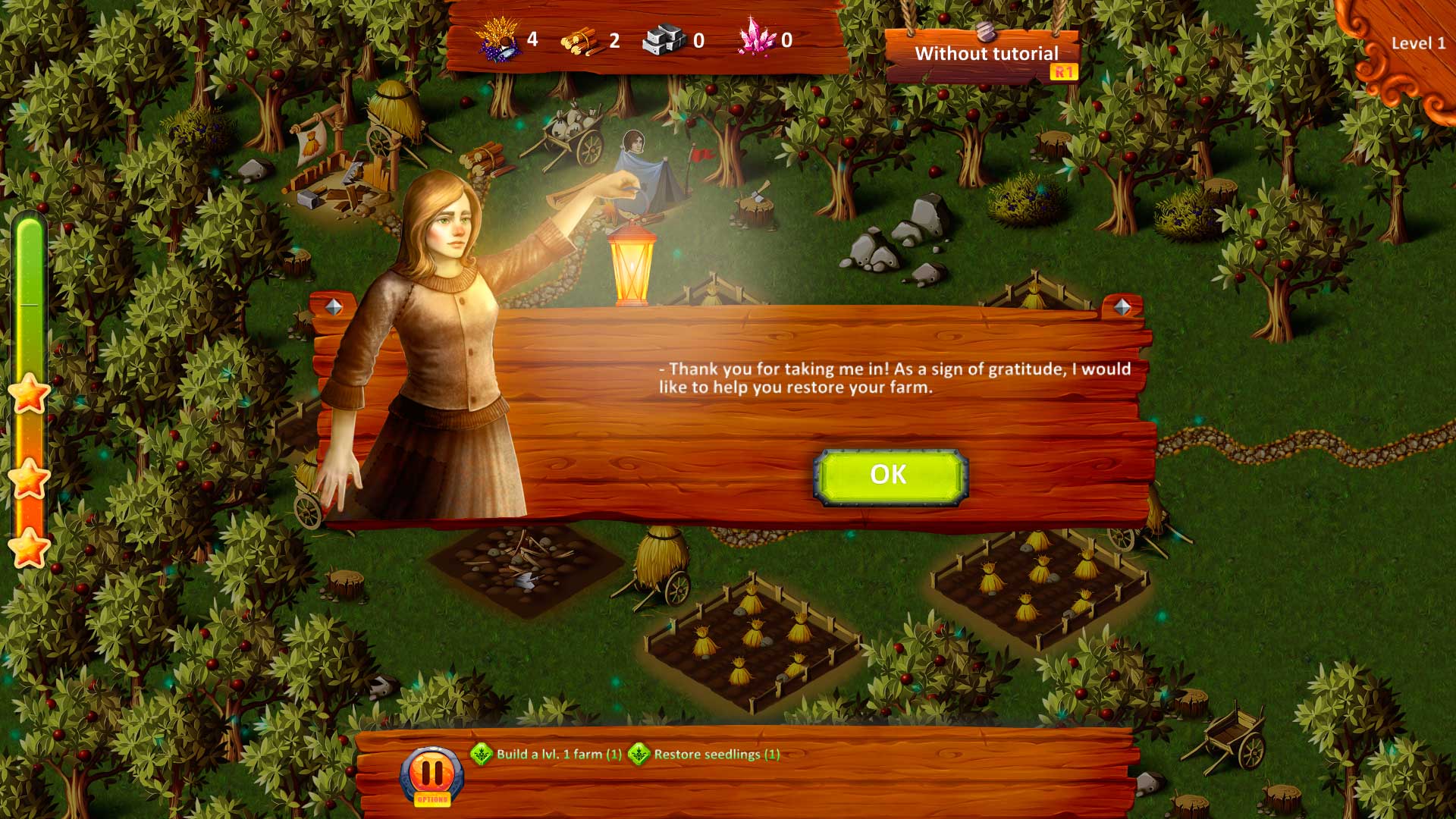Select the Build a lvl. 1 farm goal icon
The height and width of the screenshot is (819, 1456).
[480, 755]
